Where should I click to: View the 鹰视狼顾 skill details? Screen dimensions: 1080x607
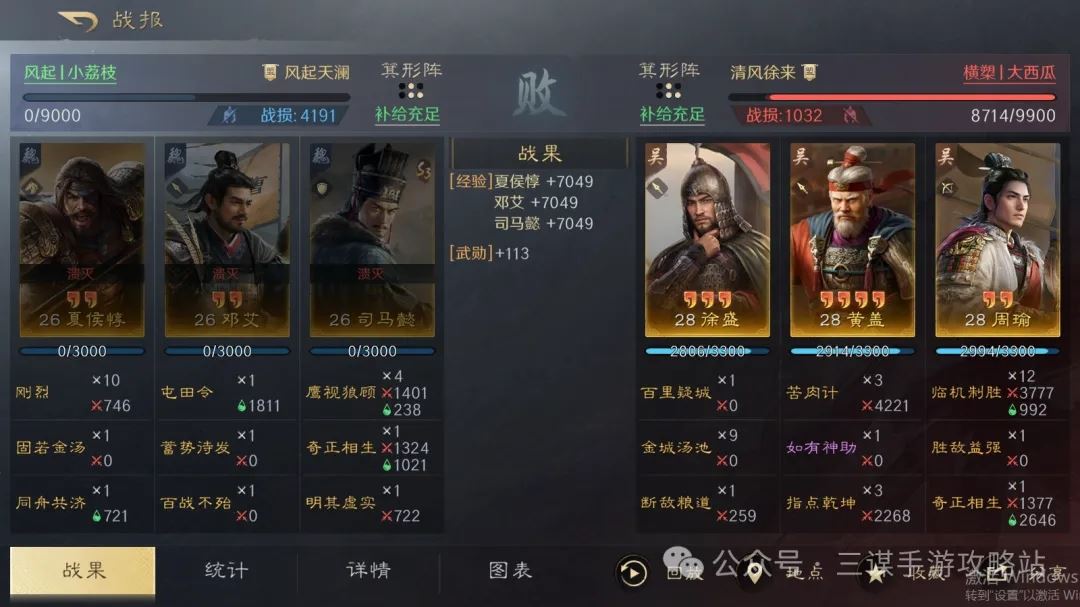[x=341, y=393]
